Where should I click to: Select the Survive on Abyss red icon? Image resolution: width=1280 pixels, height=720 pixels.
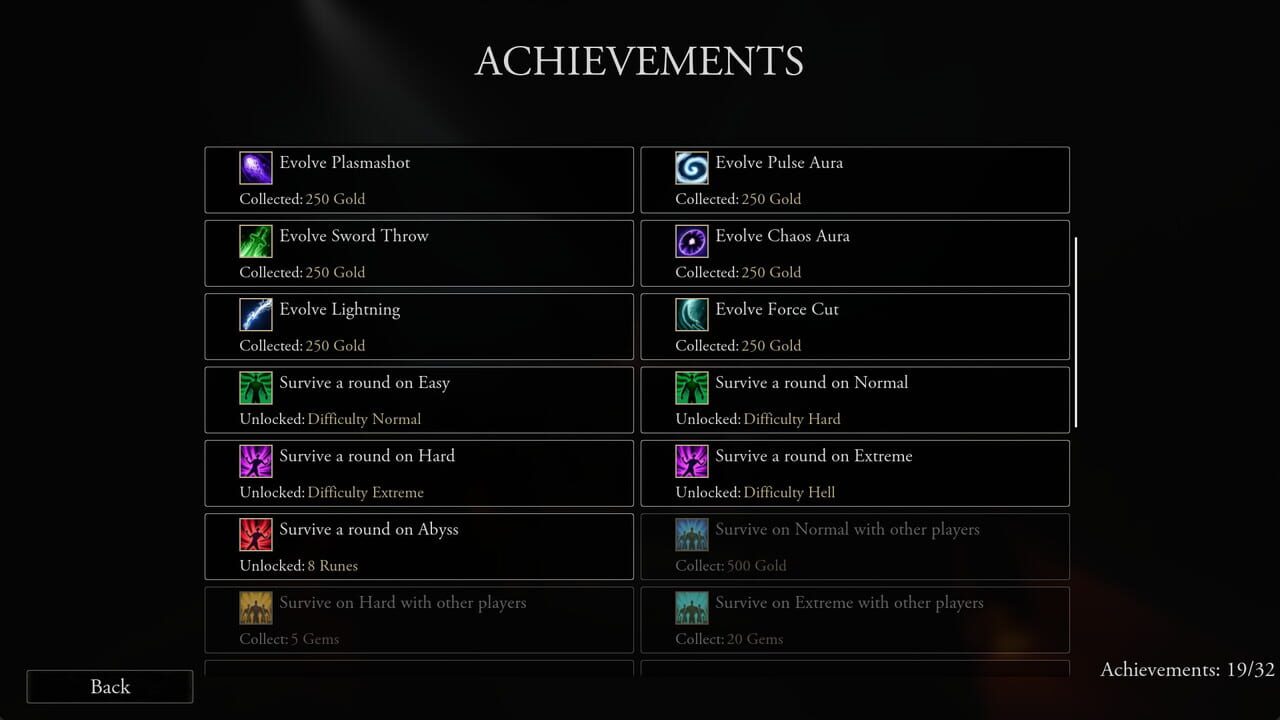coord(256,534)
